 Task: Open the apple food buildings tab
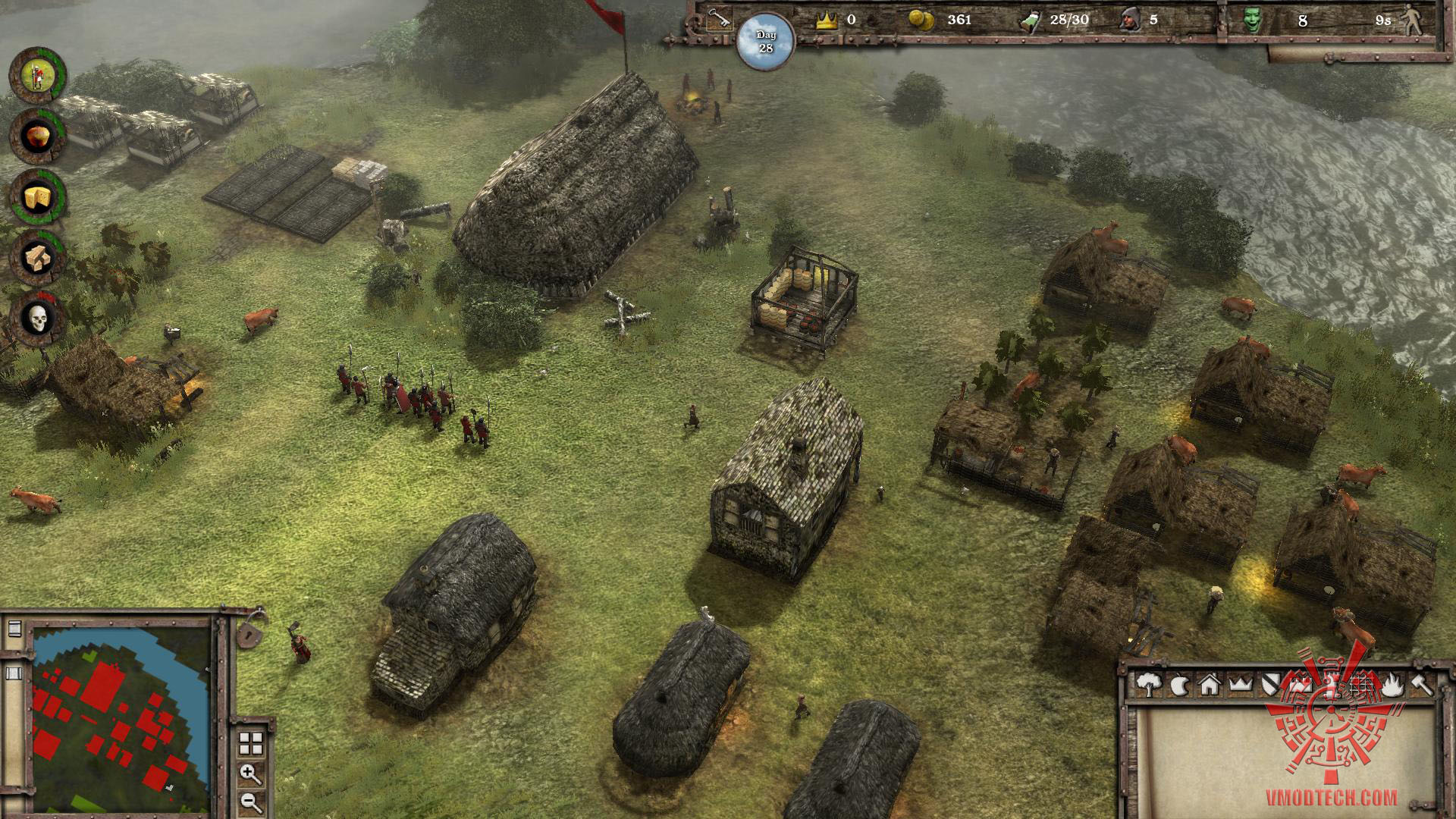click(x=1179, y=686)
